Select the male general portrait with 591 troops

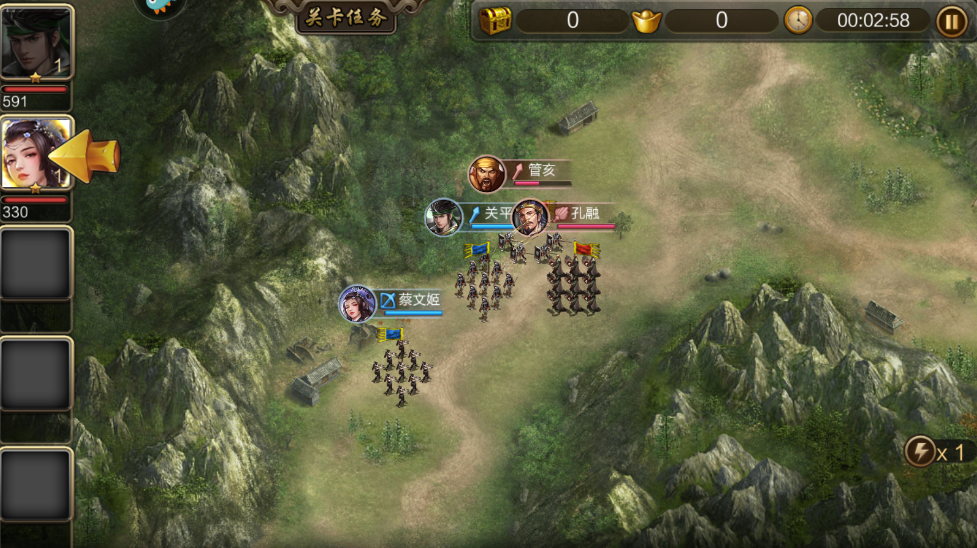tap(37, 42)
